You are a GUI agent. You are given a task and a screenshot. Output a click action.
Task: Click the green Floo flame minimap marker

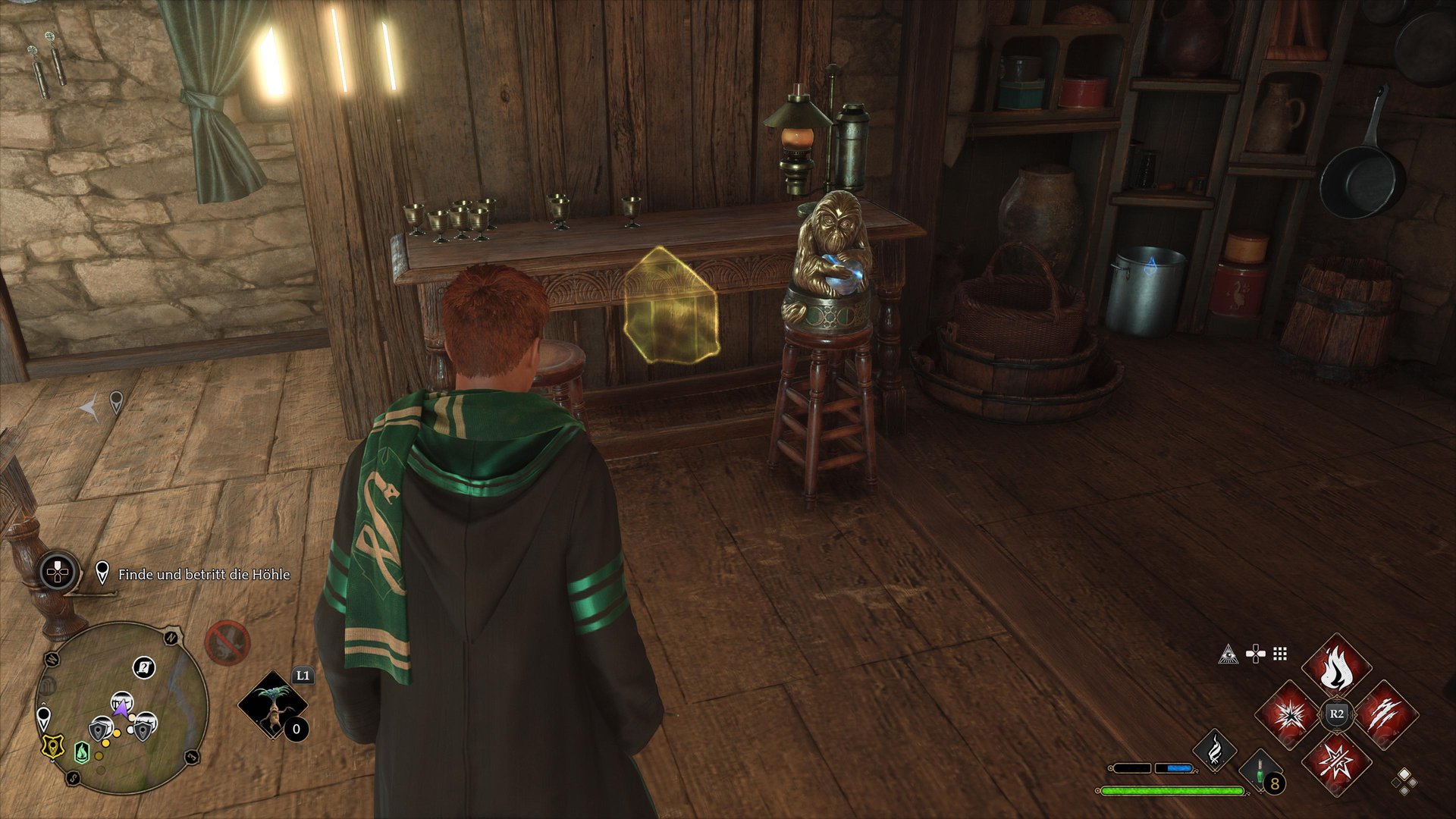(82, 752)
